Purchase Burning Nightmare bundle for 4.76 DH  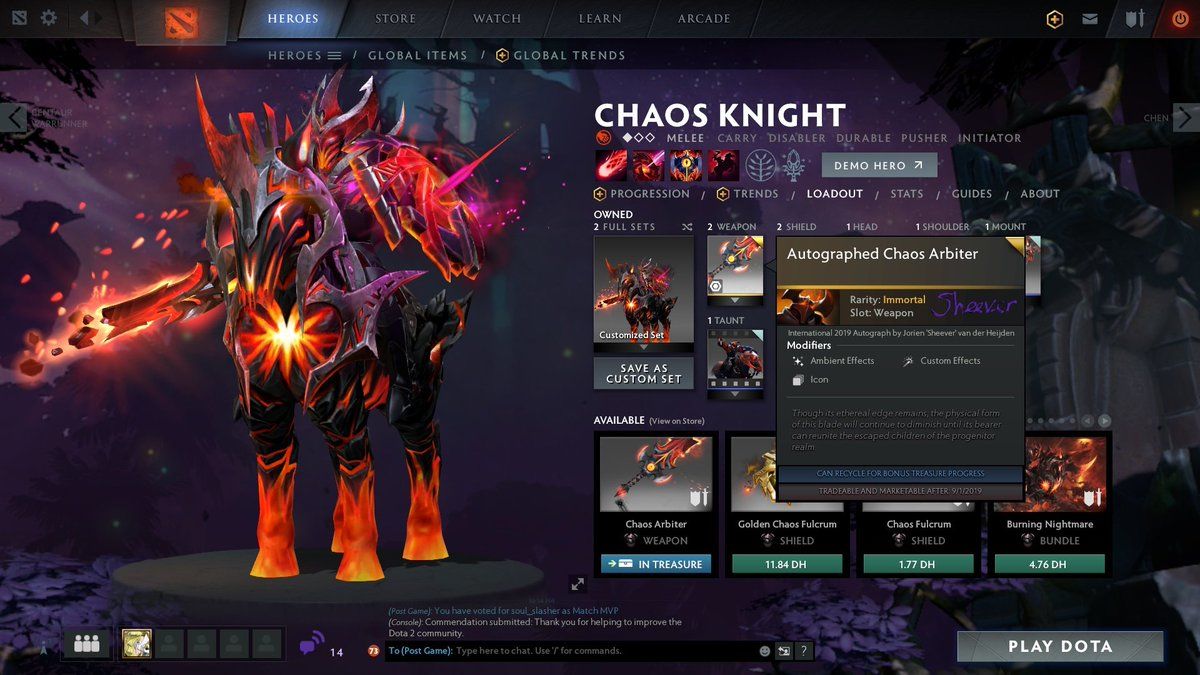point(1049,564)
